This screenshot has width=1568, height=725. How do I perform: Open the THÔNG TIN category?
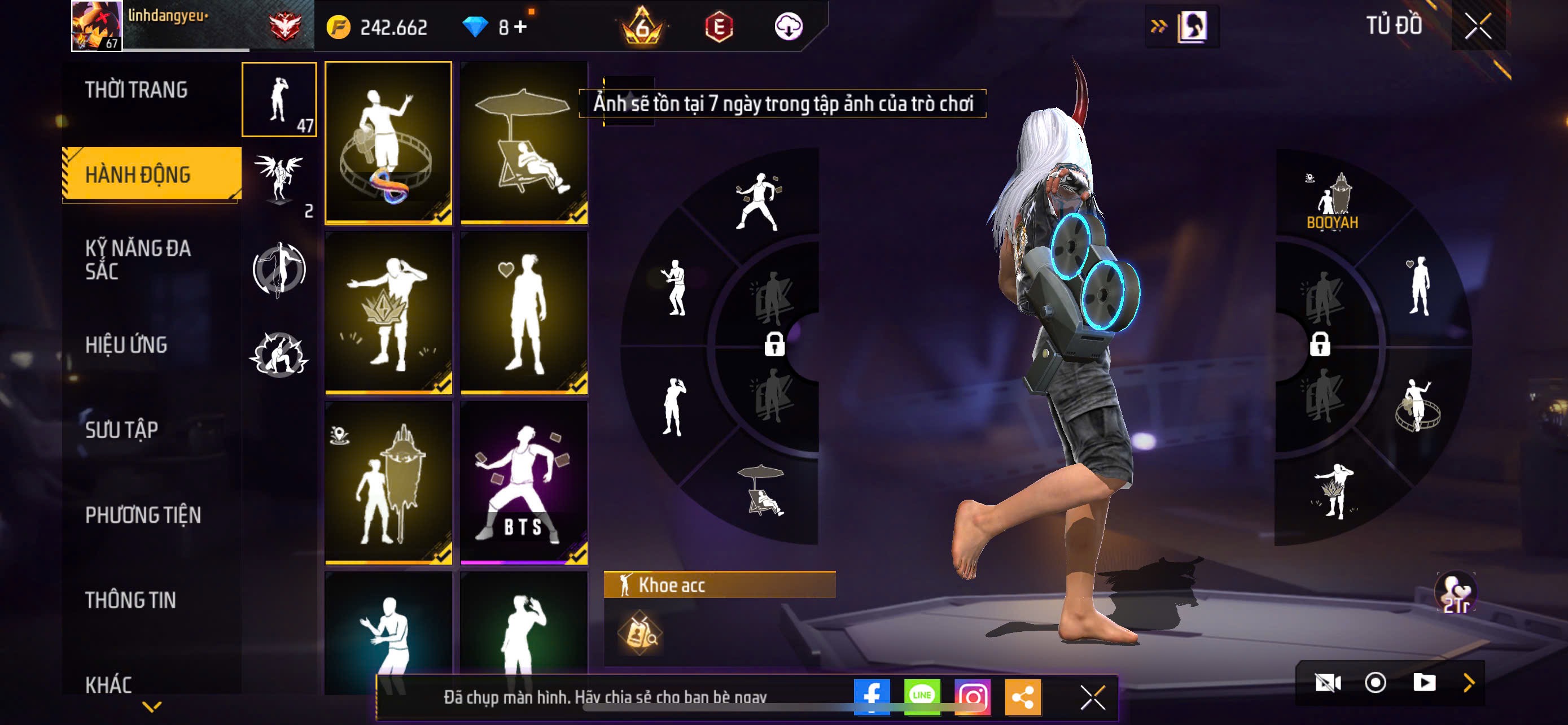click(x=130, y=600)
